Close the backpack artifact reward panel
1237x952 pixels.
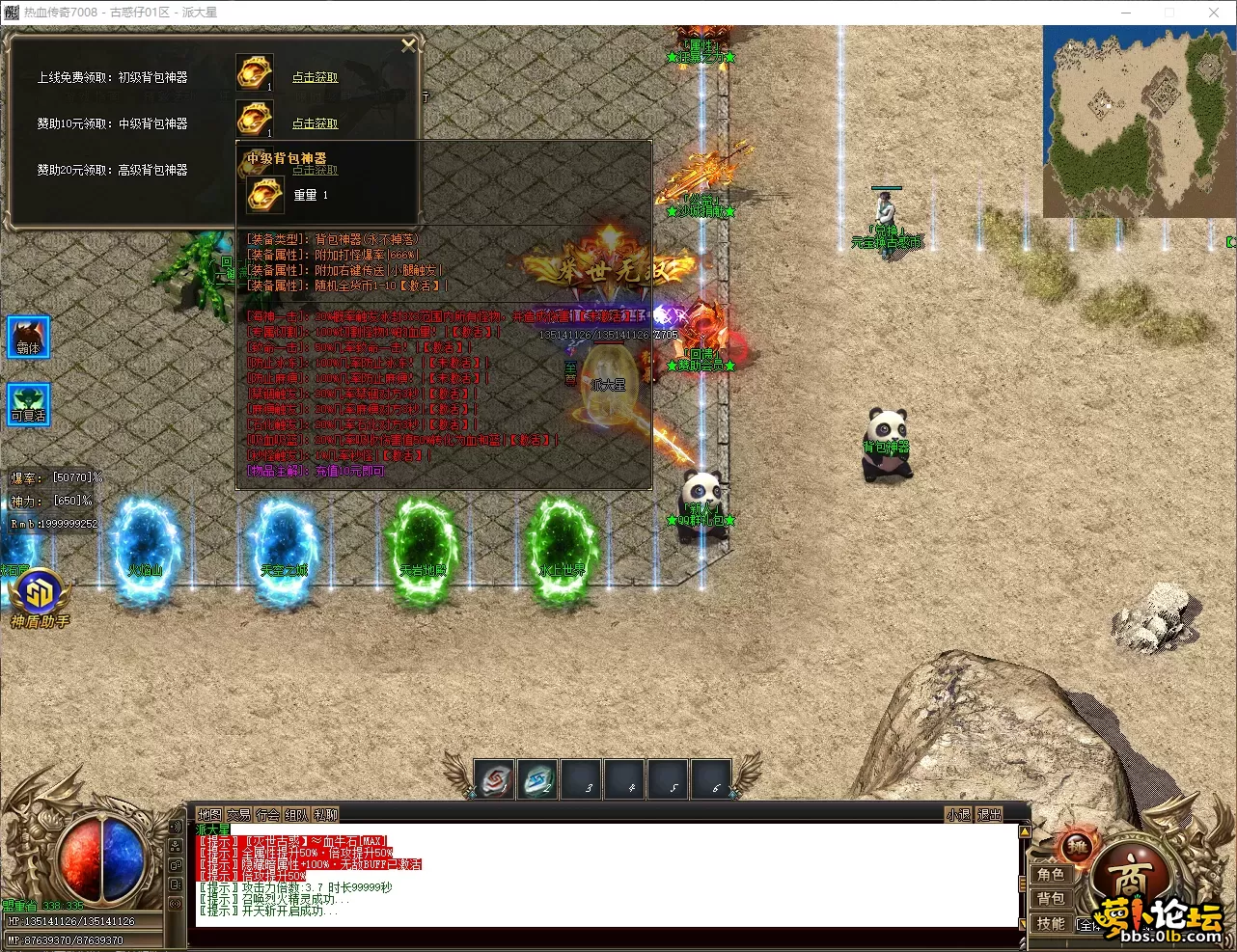408,45
